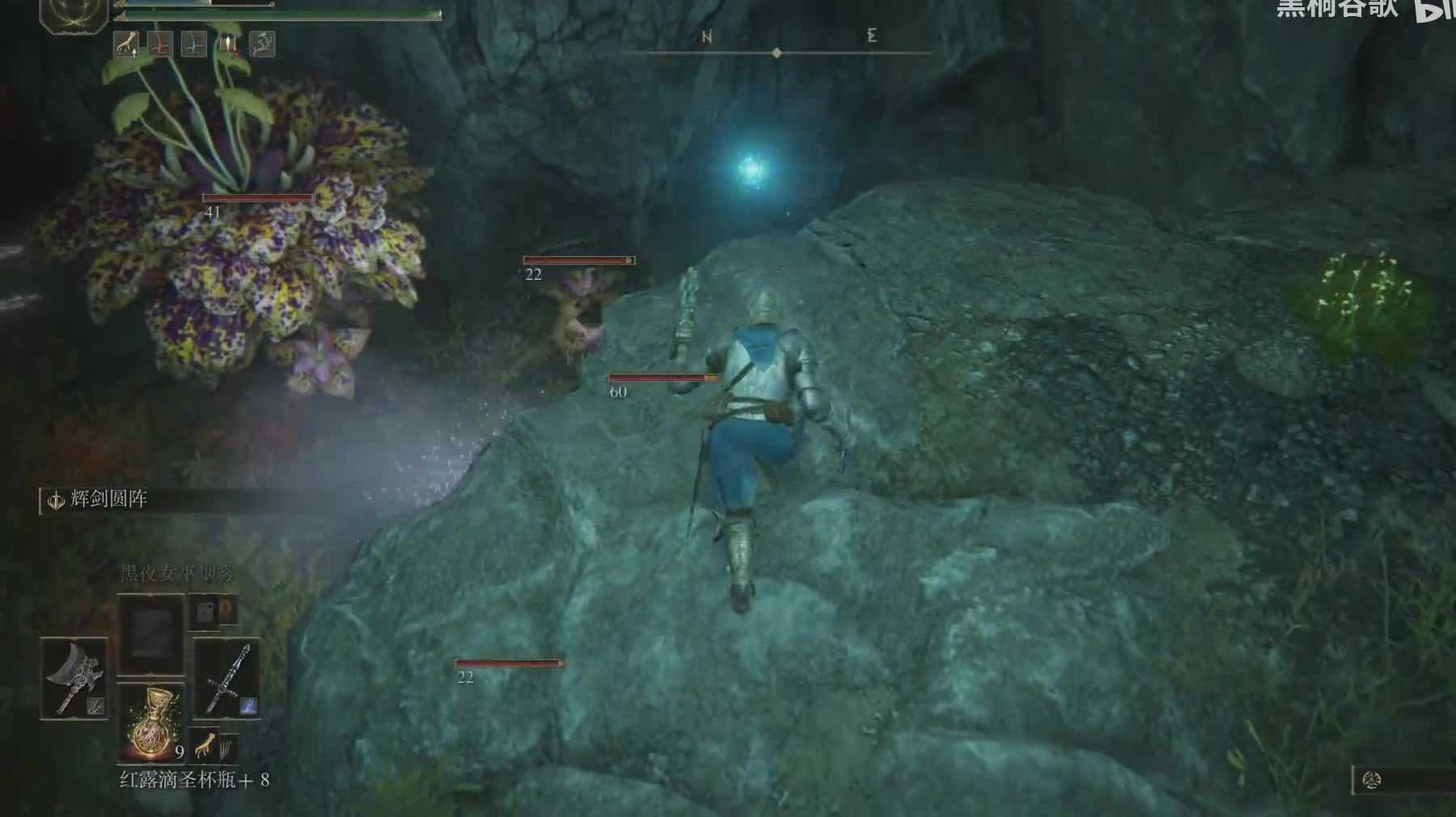Viewport: 1456px width, 817px height.
Task: Click the 辉剑圆阵 skill label
Action: click(x=108, y=500)
